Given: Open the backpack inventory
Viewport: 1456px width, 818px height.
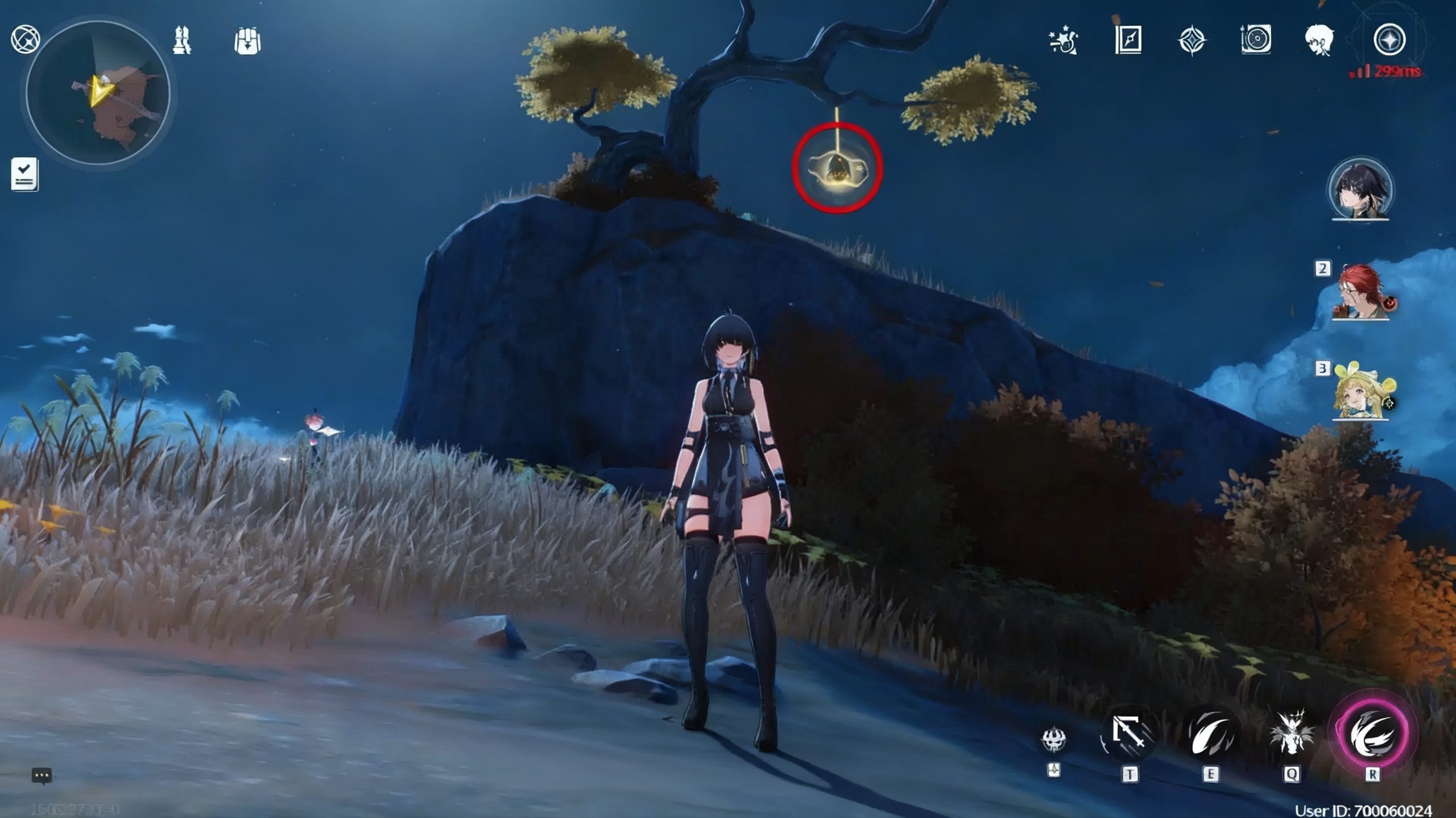Looking at the screenshot, I should [x=247, y=41].
